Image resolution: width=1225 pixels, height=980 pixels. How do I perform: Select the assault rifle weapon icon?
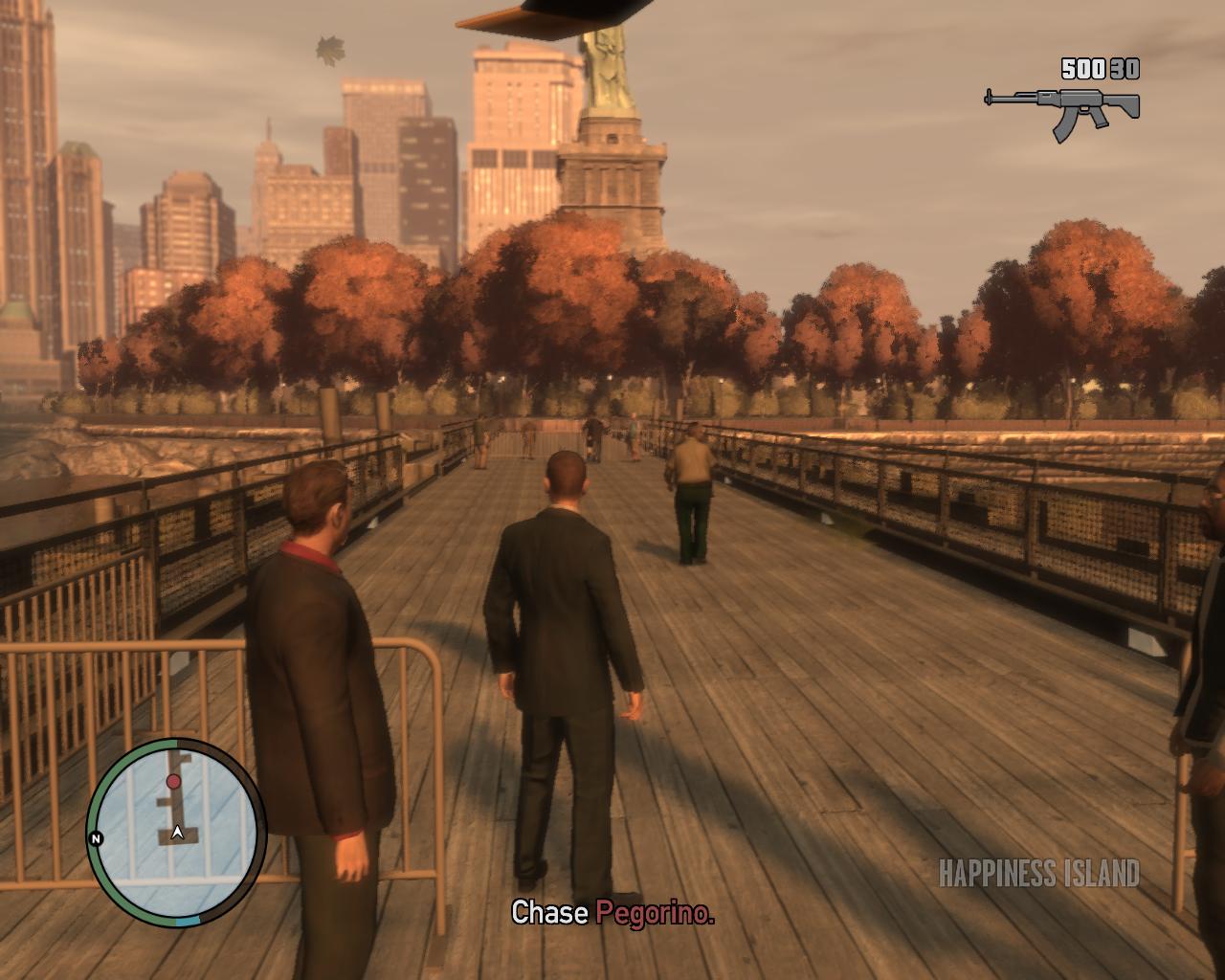[x=1062, y=106]
